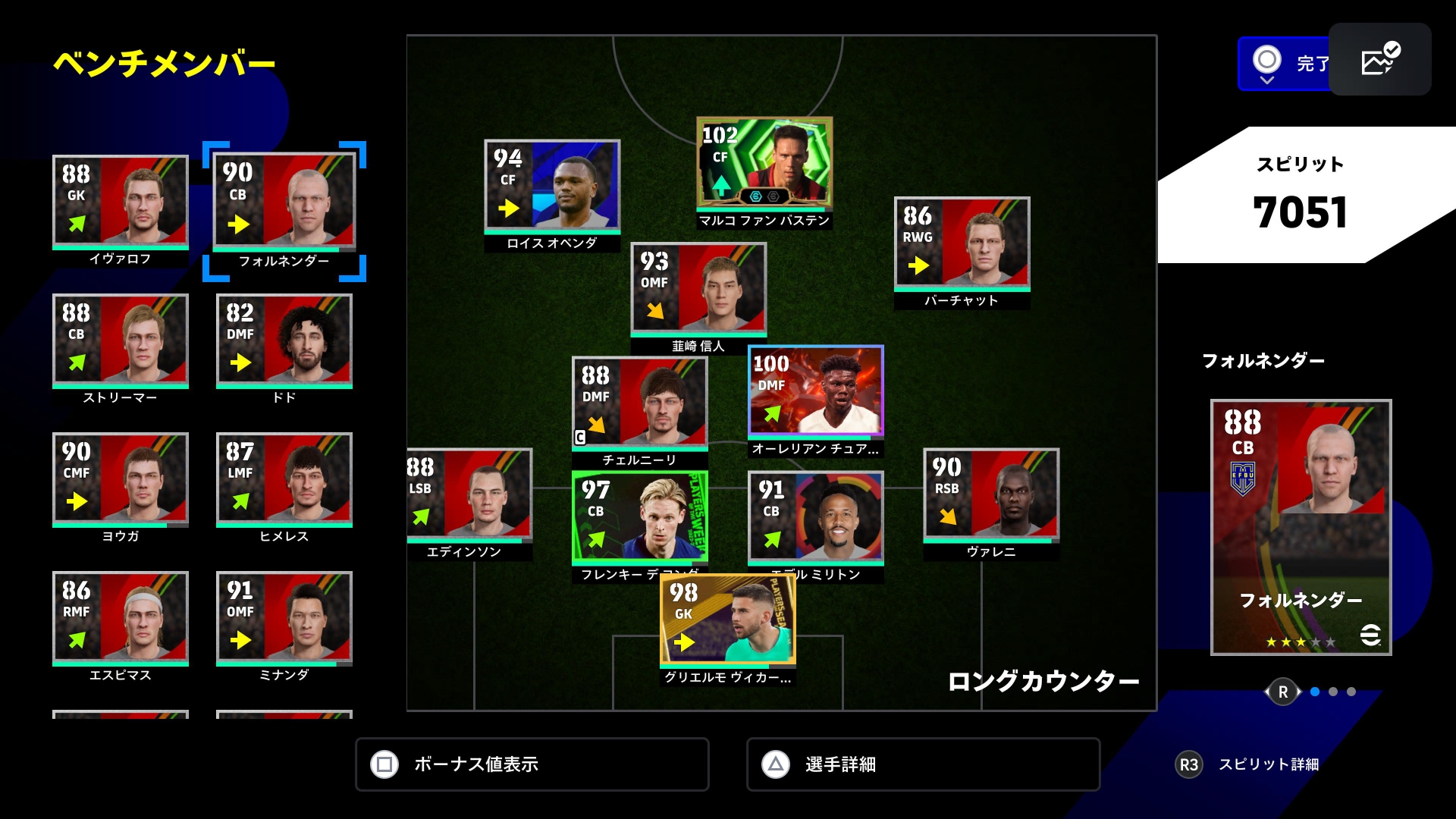Choose bench CMF ヨウガ card
This screenshot has height=819, width=1456.
120,480
